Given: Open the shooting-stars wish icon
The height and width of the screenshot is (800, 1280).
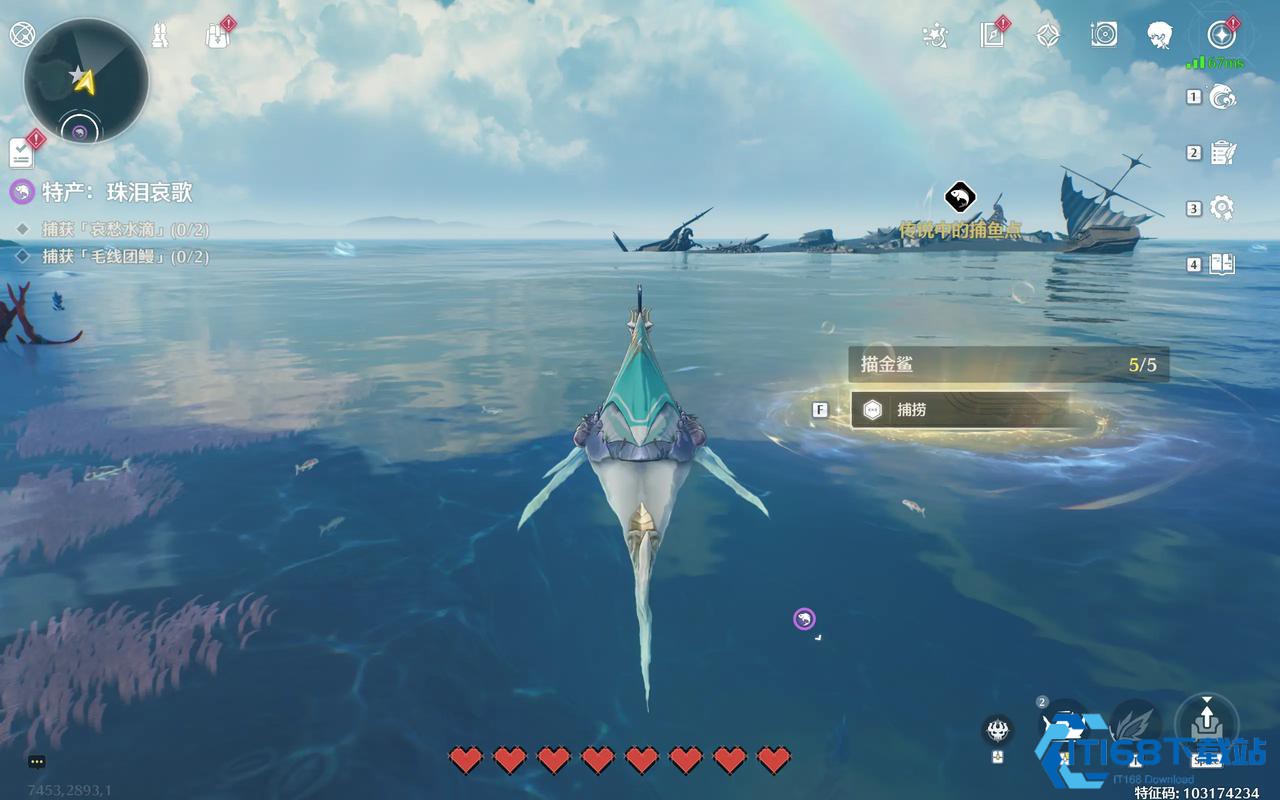Looking at the screenshot, I should click(935, 36).
